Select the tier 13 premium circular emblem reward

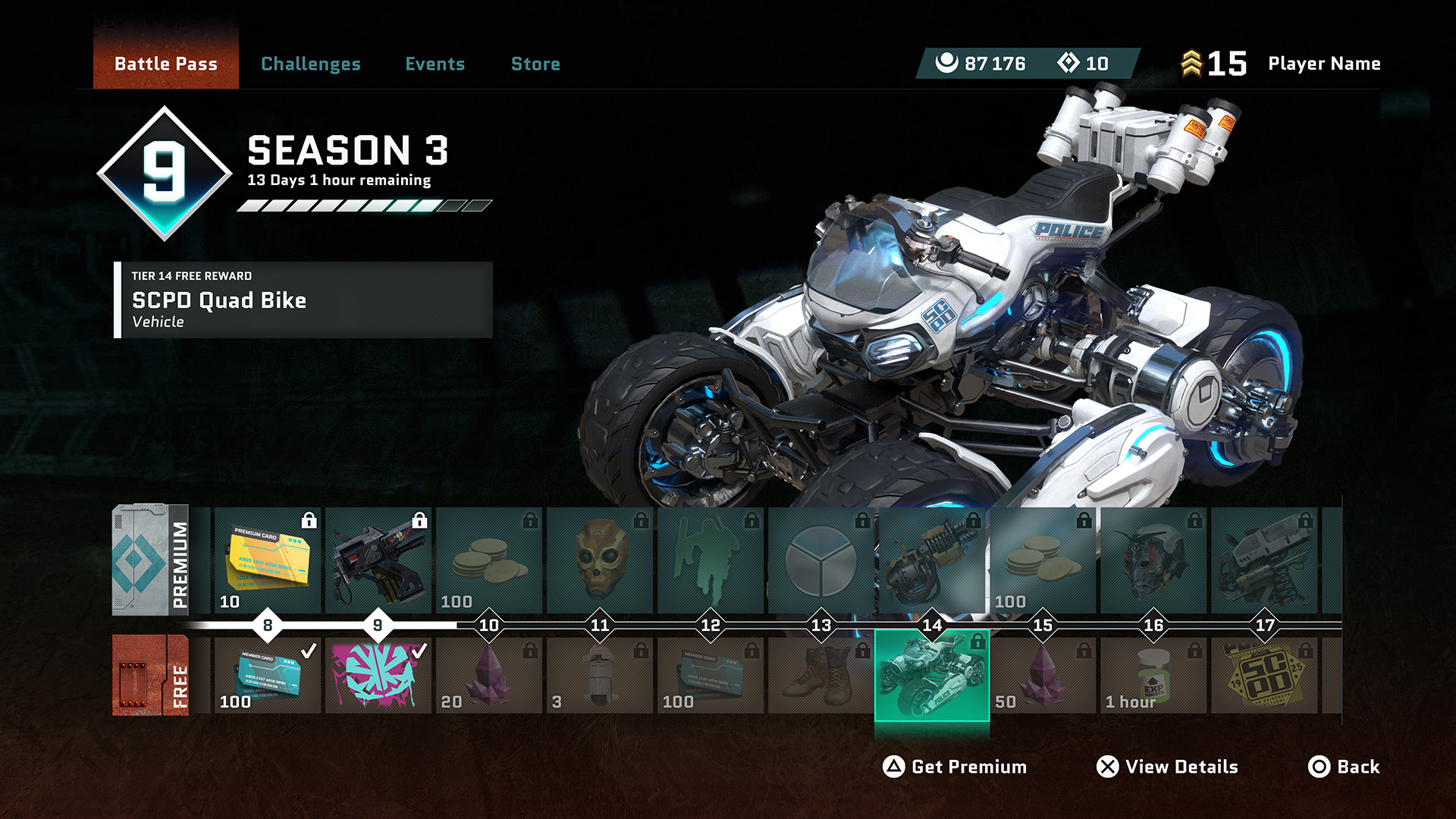821,560
